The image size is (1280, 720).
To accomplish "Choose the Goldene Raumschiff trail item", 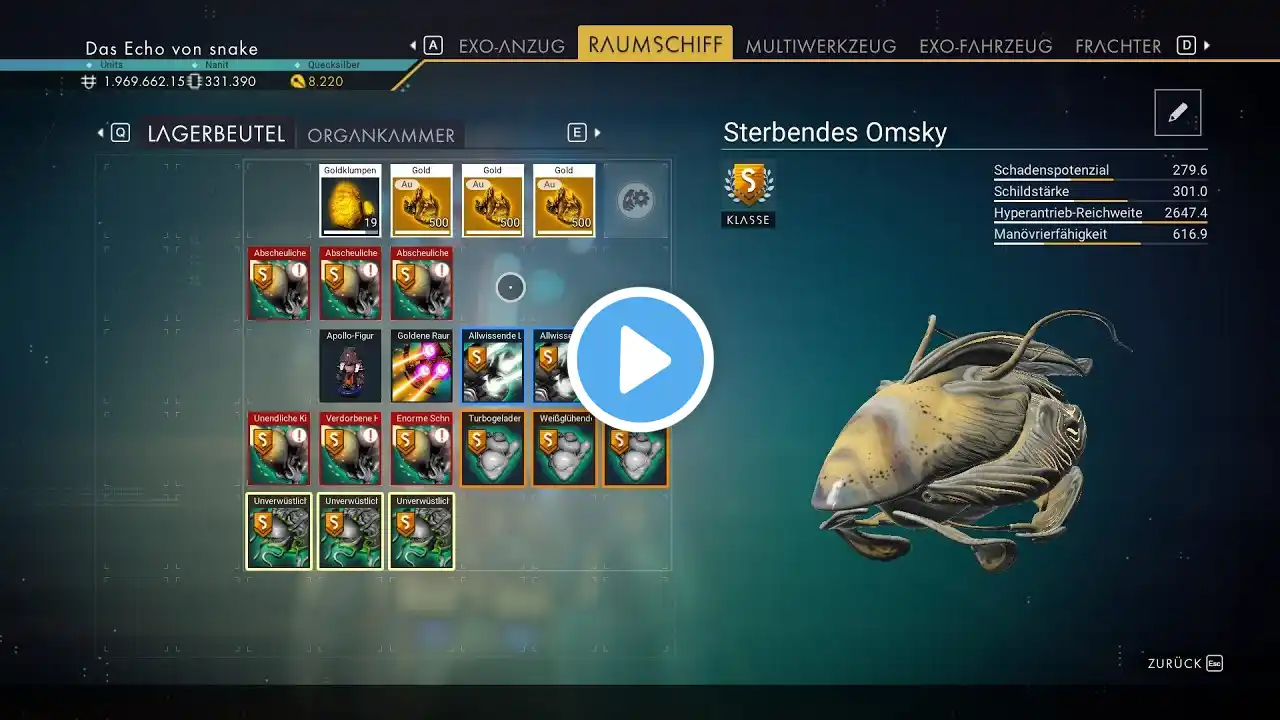I will (x=421, y=366).
